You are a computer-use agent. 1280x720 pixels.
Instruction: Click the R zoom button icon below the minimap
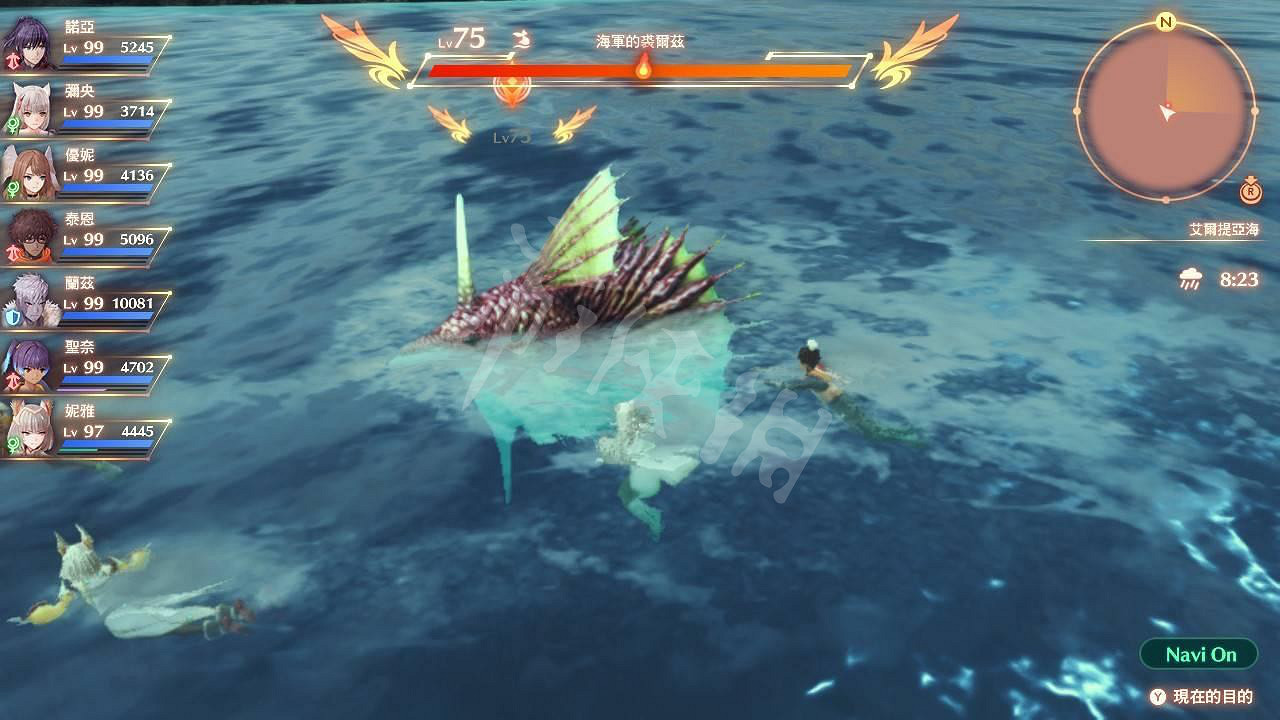coord(1250,191)
